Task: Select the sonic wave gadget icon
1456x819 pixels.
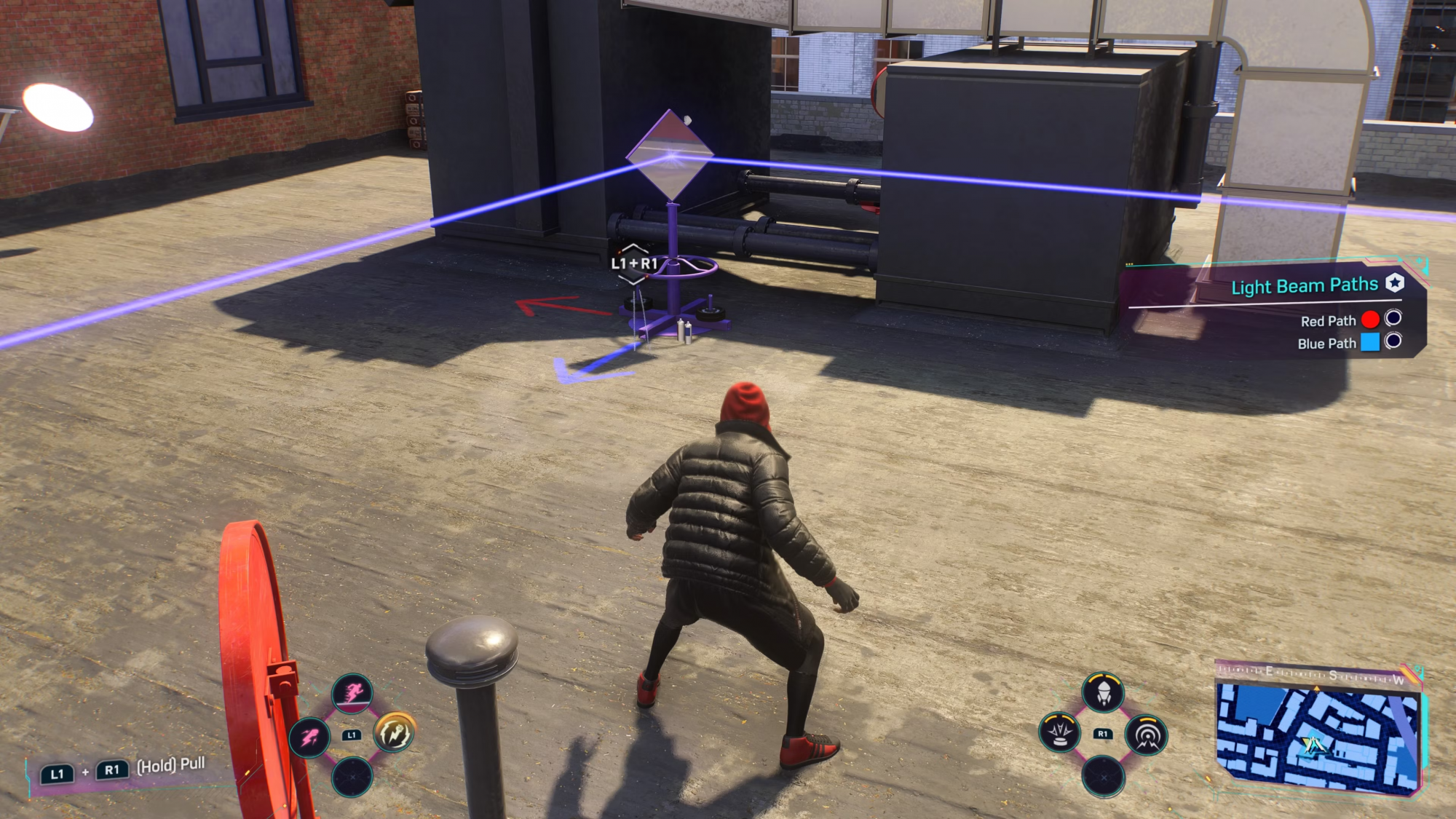Action: pyautogui.click(x=1147, y=735)
